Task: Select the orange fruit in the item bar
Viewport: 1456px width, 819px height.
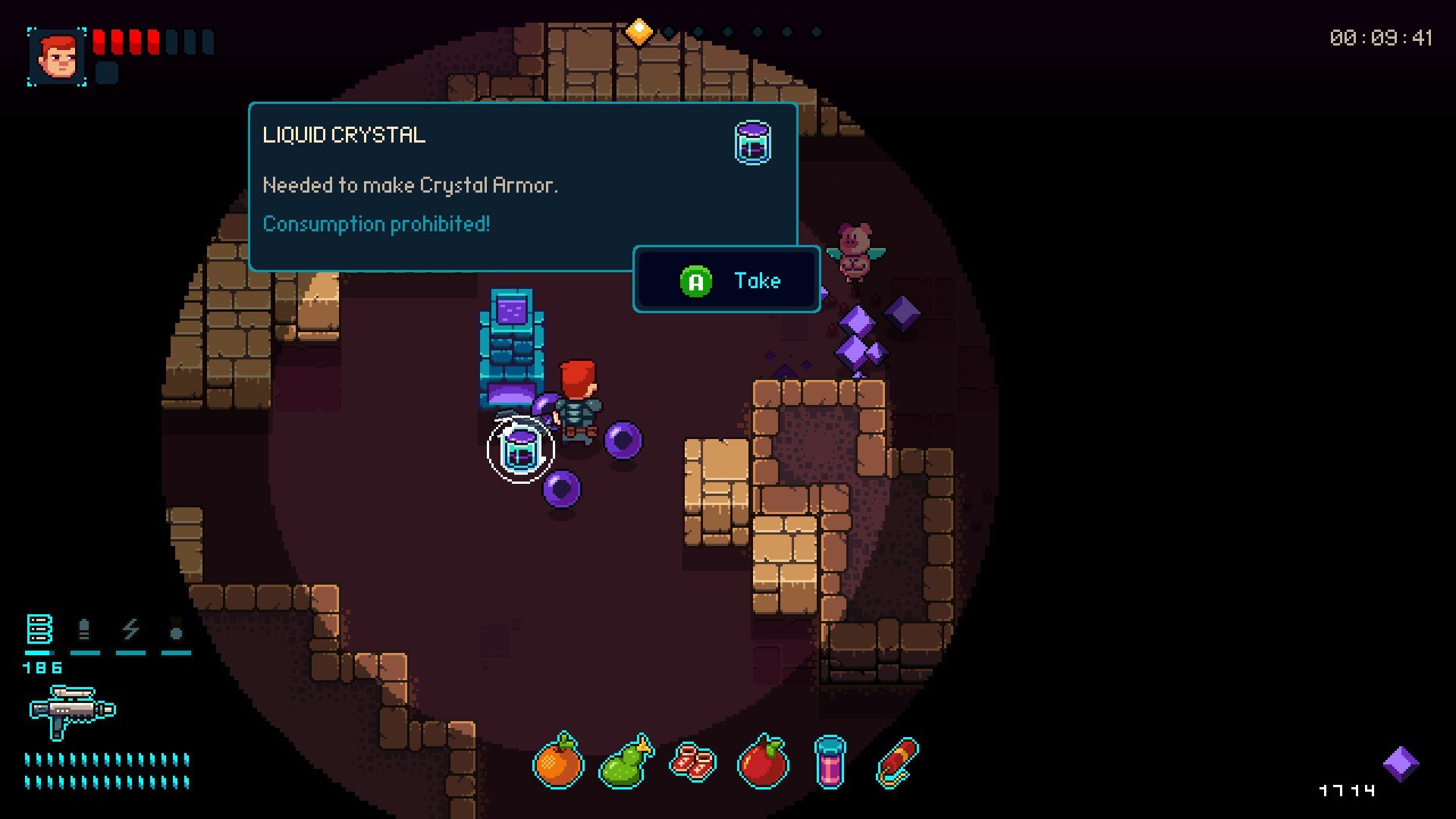Action: tap(558, 762)
